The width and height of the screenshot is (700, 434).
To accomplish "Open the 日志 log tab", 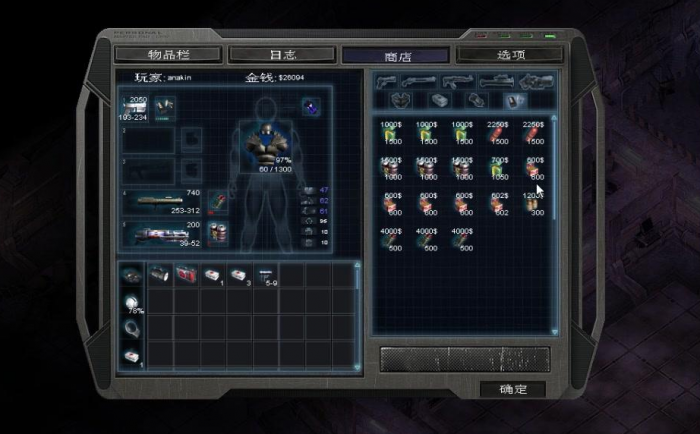I will click(x=282, y=54).
